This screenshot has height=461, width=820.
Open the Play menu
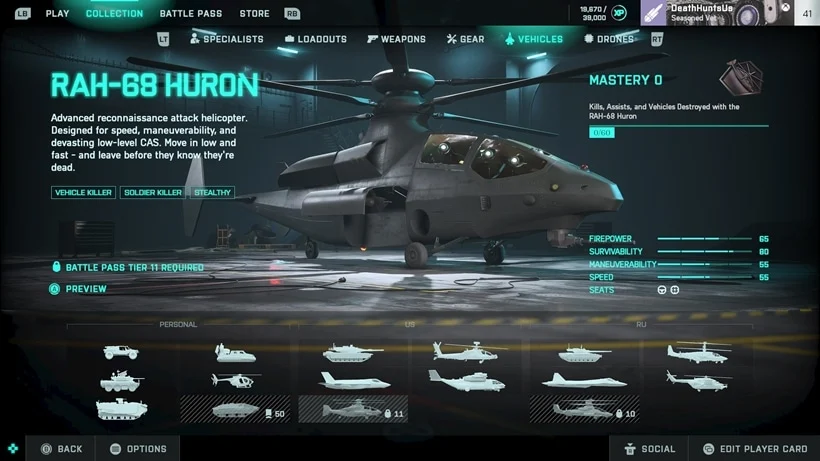click(57, 14)
